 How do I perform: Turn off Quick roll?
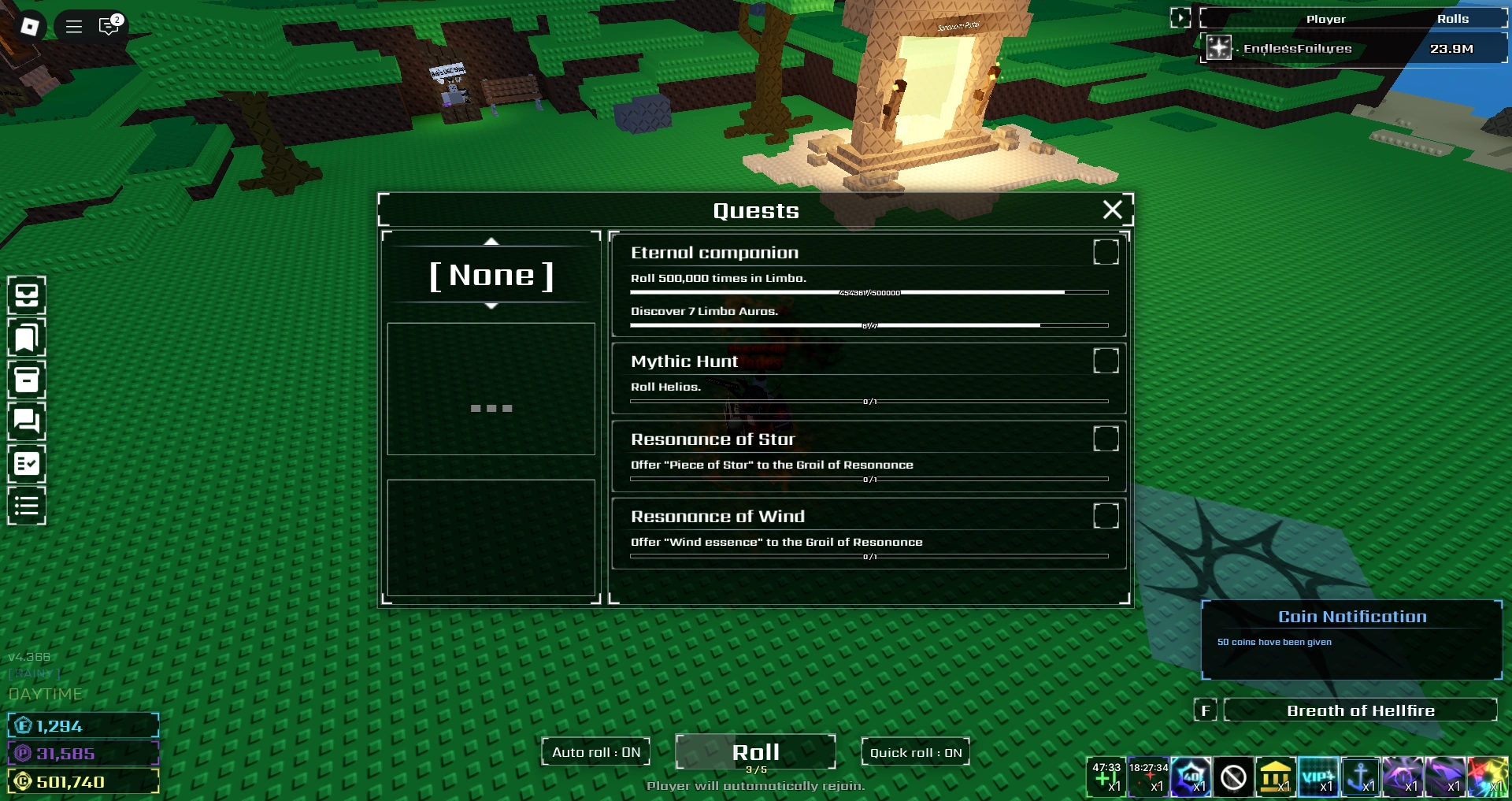click(x=915, y=752)
